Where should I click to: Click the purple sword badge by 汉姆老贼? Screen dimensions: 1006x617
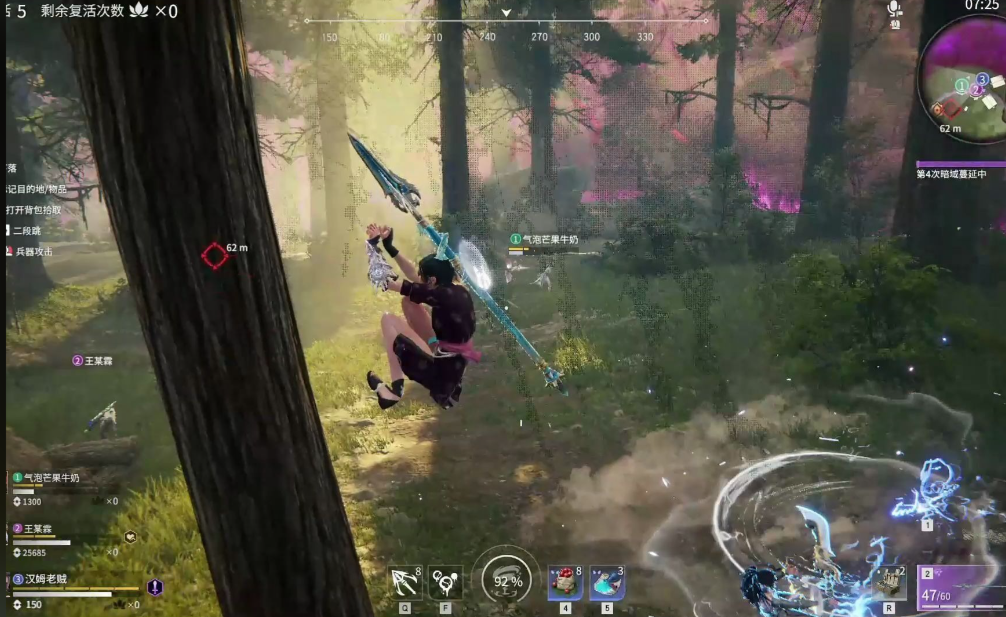155,588
